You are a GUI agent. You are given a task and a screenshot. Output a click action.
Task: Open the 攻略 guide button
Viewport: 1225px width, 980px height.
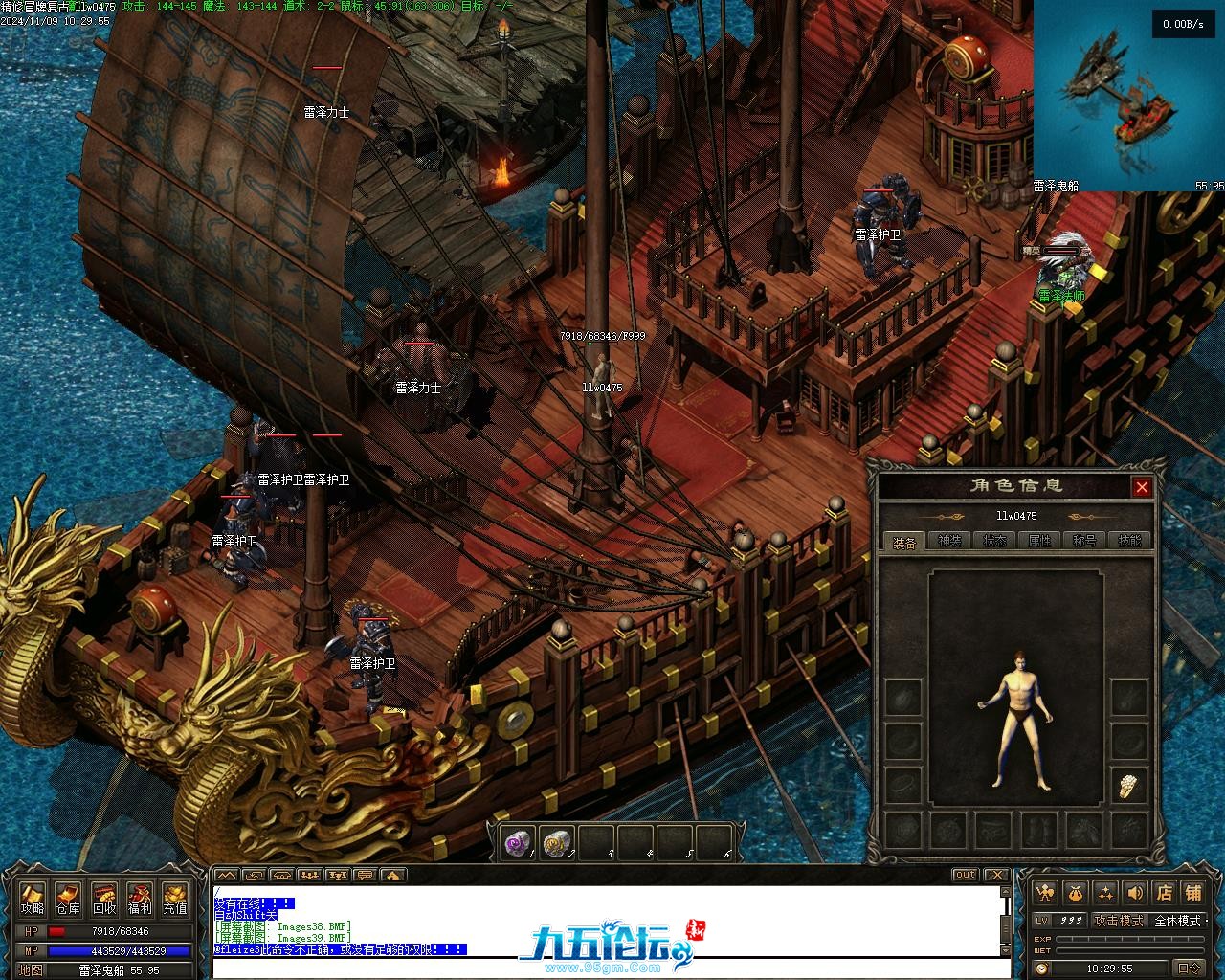point(33,899)
